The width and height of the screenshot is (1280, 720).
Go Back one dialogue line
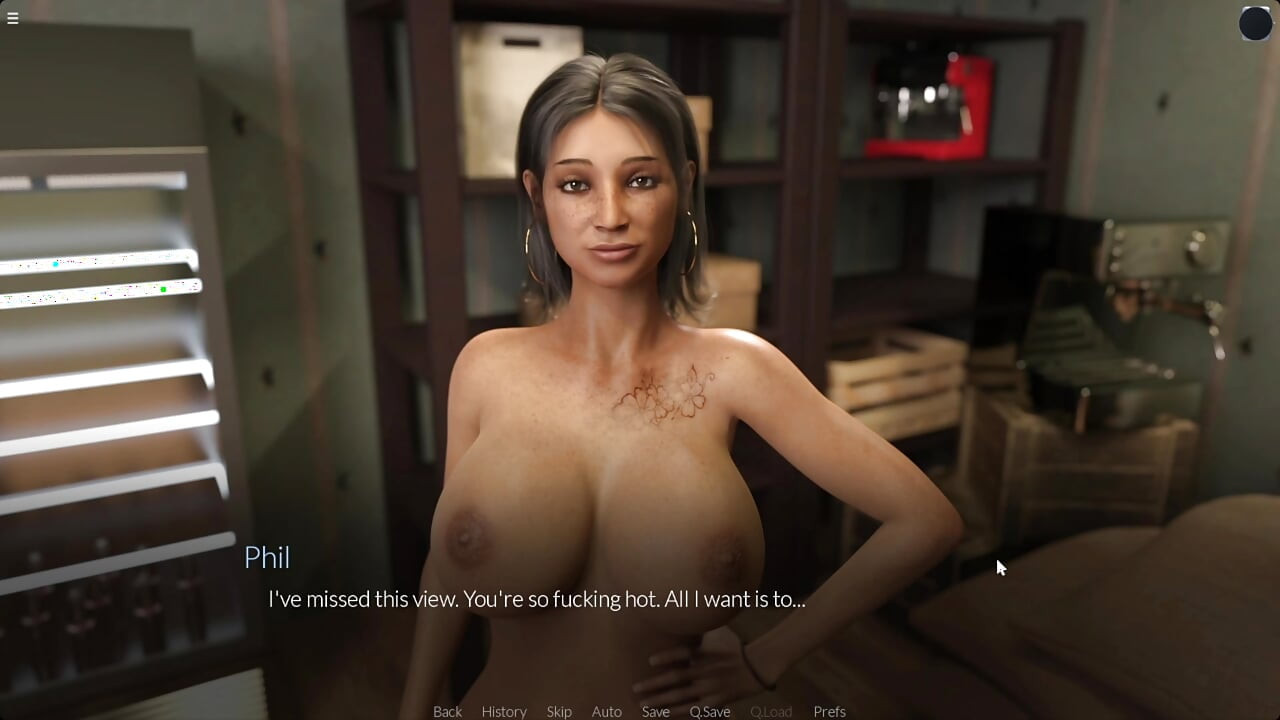(x=447, y=712)
